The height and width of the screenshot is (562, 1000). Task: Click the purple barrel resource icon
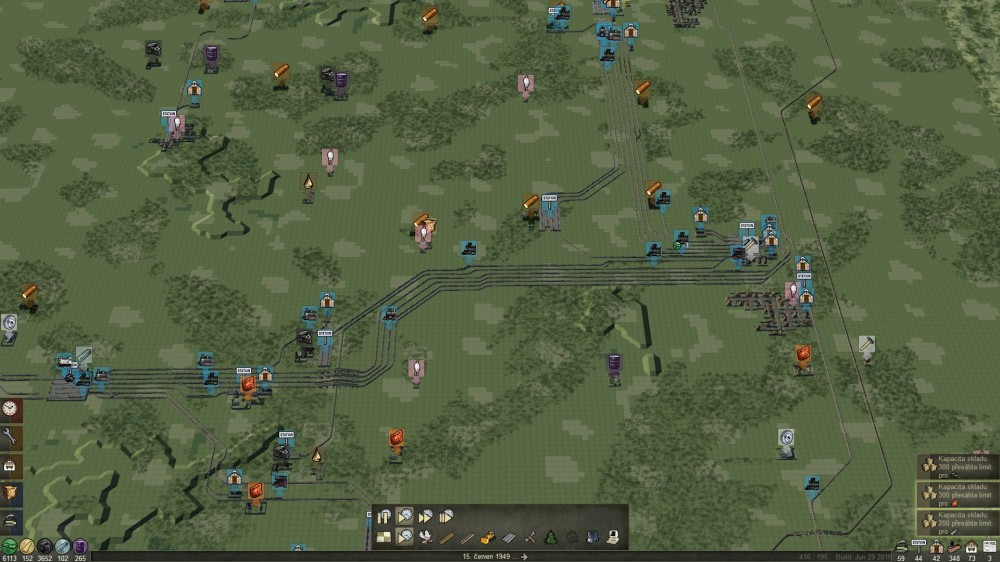[x=81, y=546]
